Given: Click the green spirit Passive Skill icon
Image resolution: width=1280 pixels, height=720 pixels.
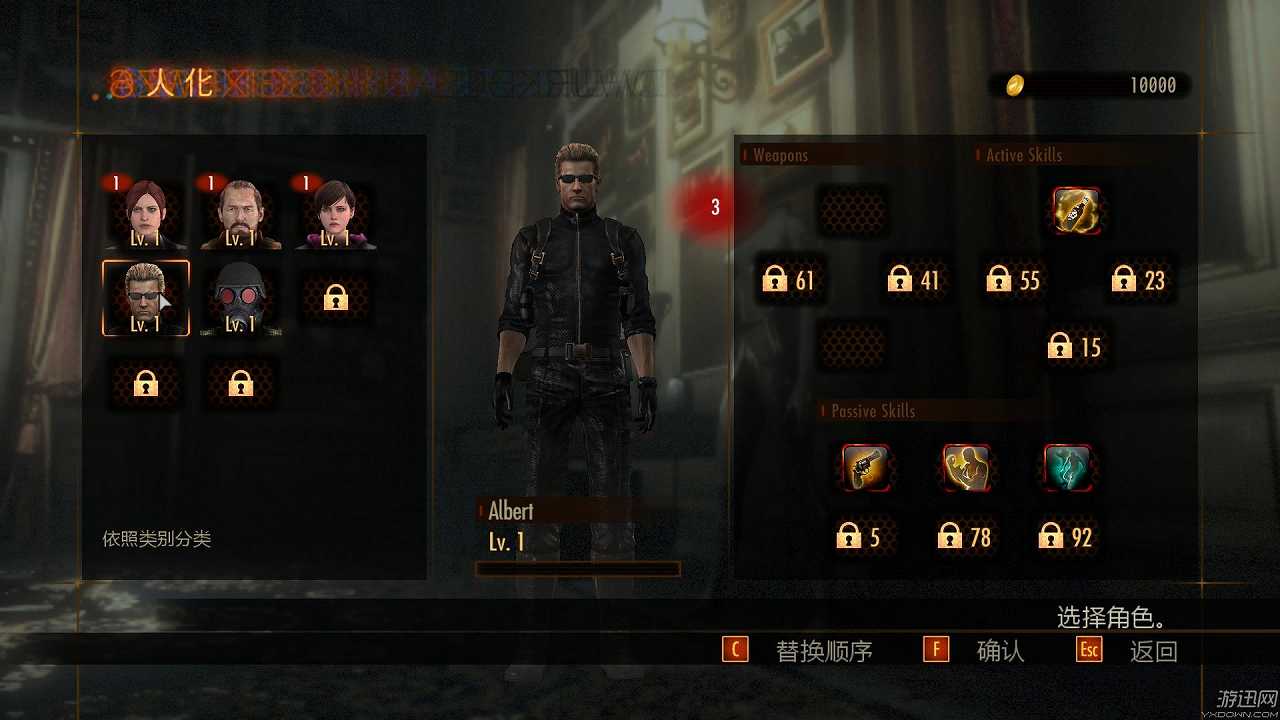Looking at the screenshot, I should 1066,467.
